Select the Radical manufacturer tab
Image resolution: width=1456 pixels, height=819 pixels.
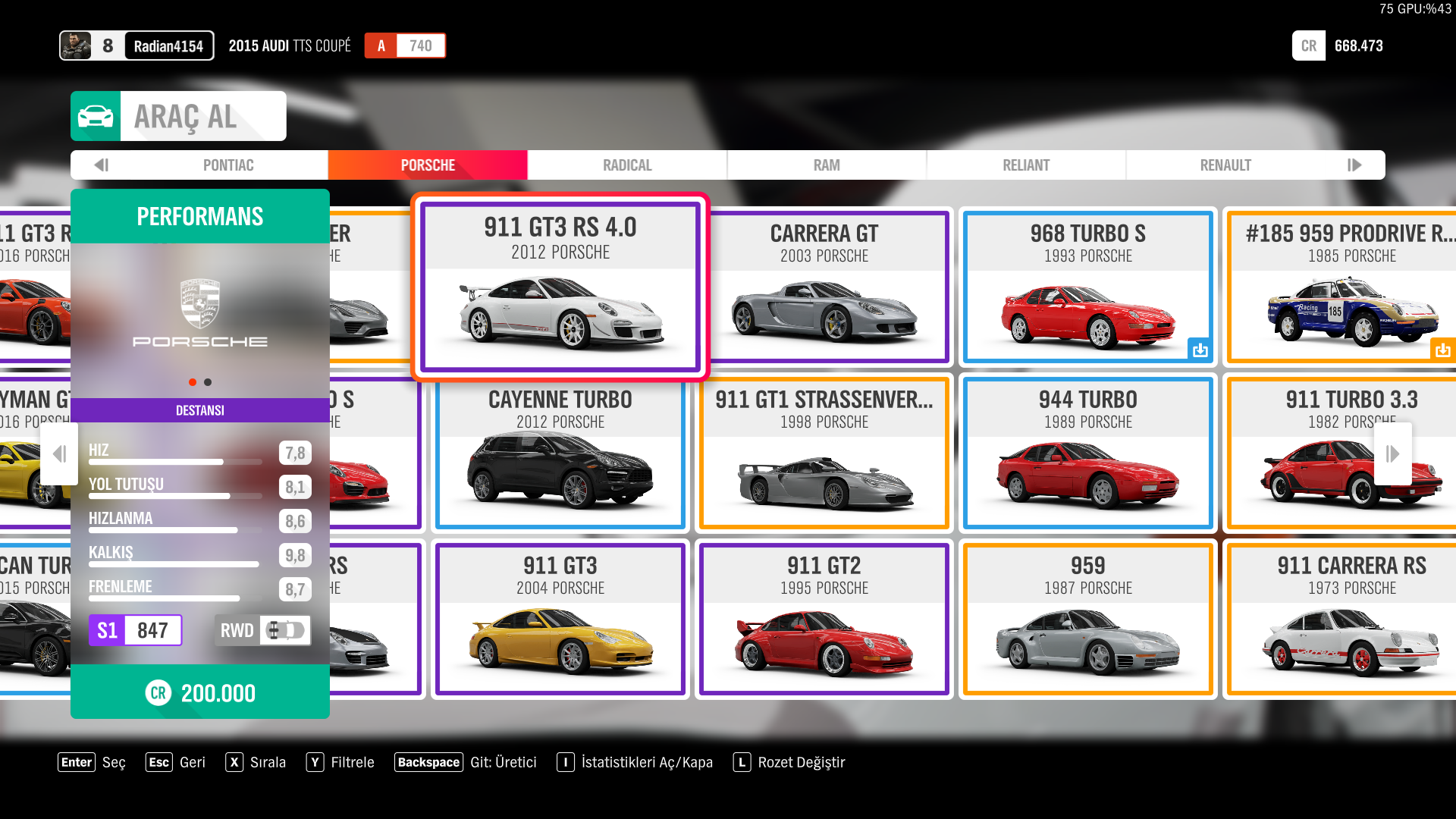click(627, 165)
